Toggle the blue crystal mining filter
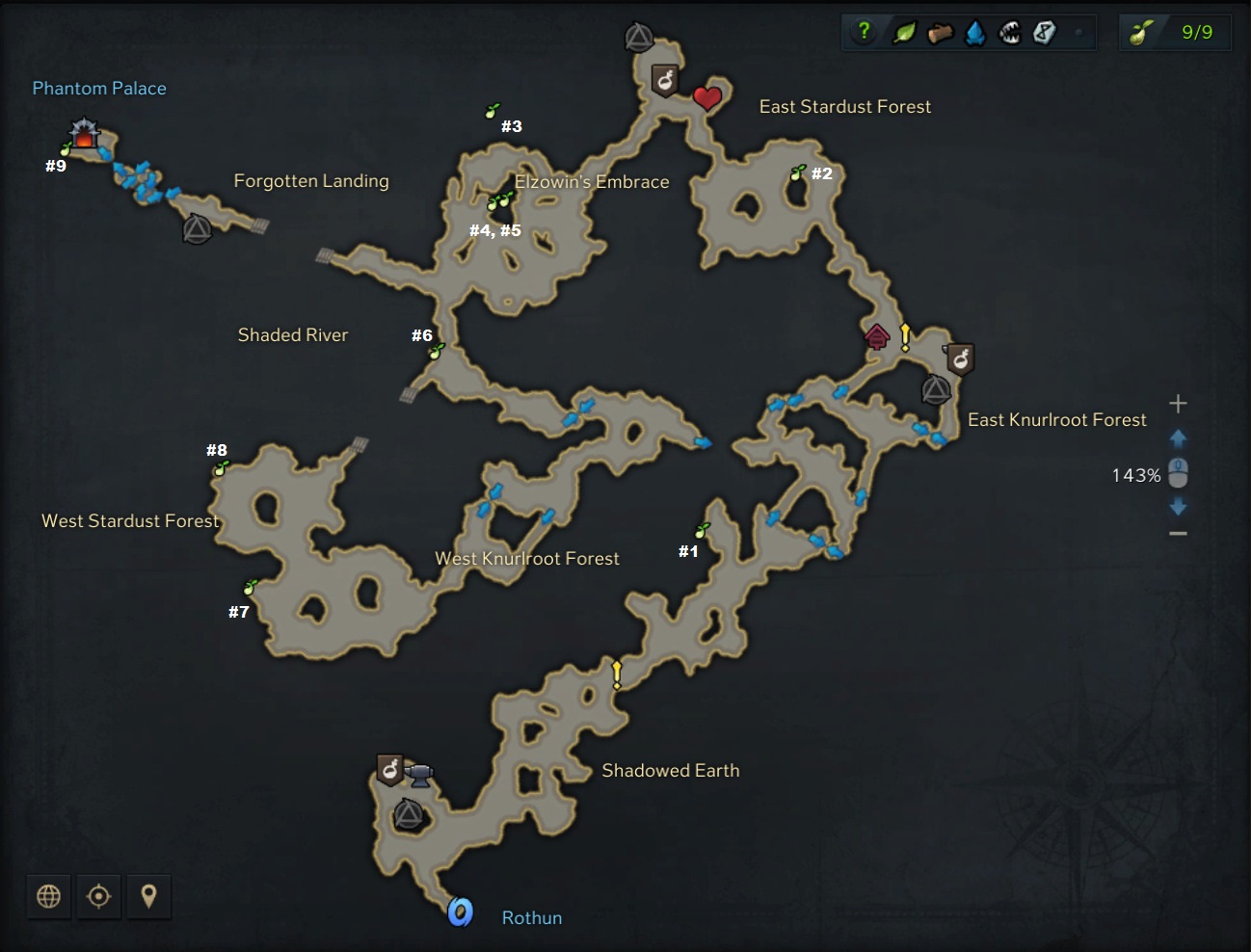Image resolution: width=1251 pixels, height=952 pixels. point(975,34)
